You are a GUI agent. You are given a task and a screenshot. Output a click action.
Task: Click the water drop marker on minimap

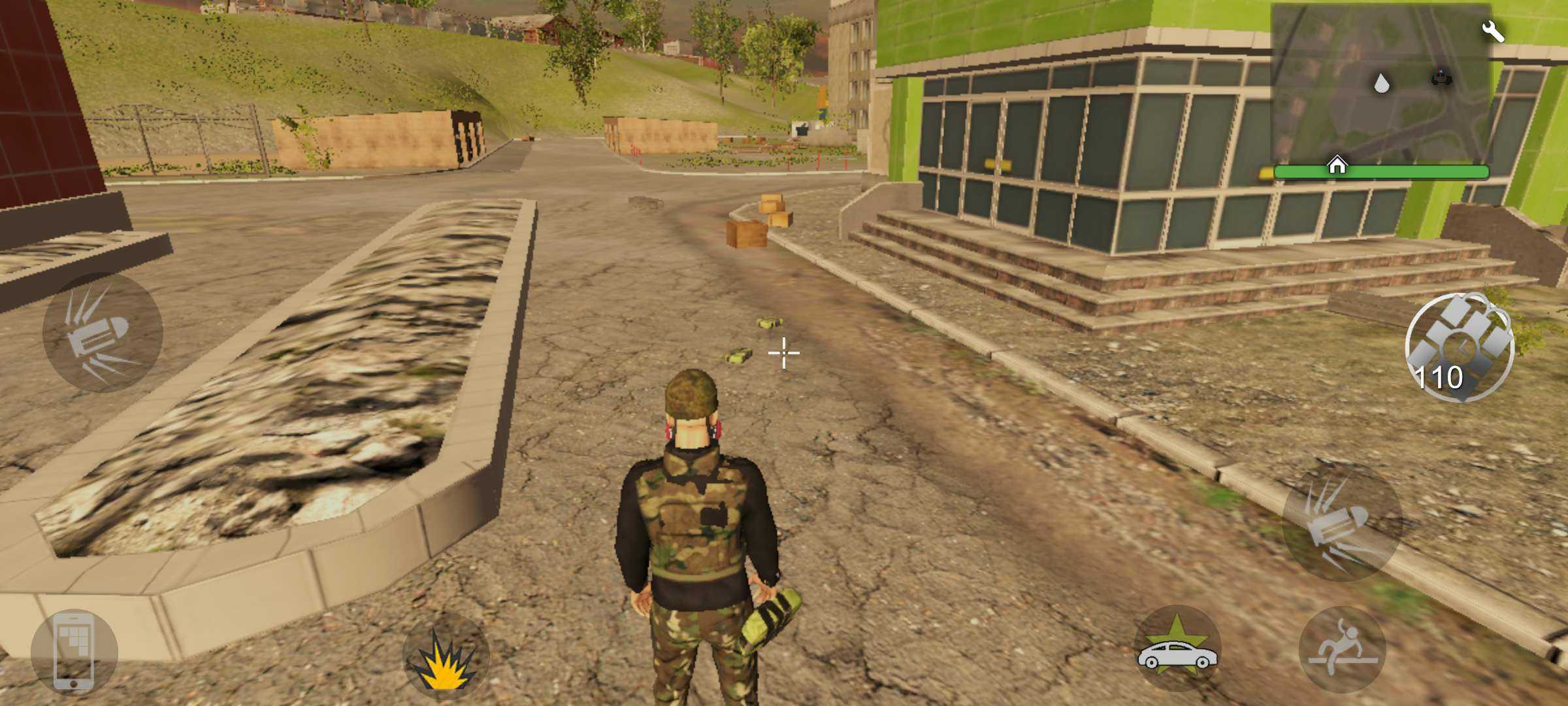point(1381,84)
